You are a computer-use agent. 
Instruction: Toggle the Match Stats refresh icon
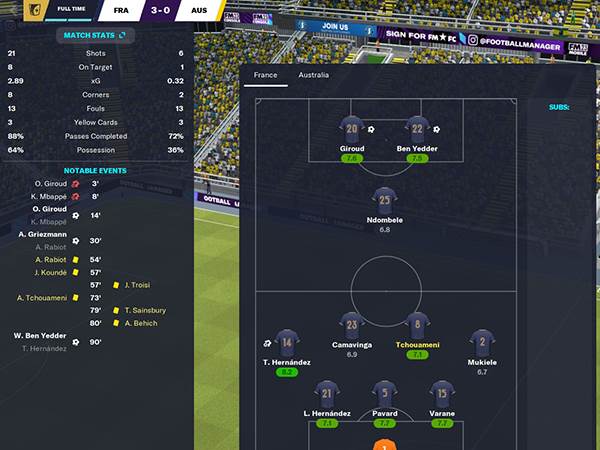pos(123,35)
